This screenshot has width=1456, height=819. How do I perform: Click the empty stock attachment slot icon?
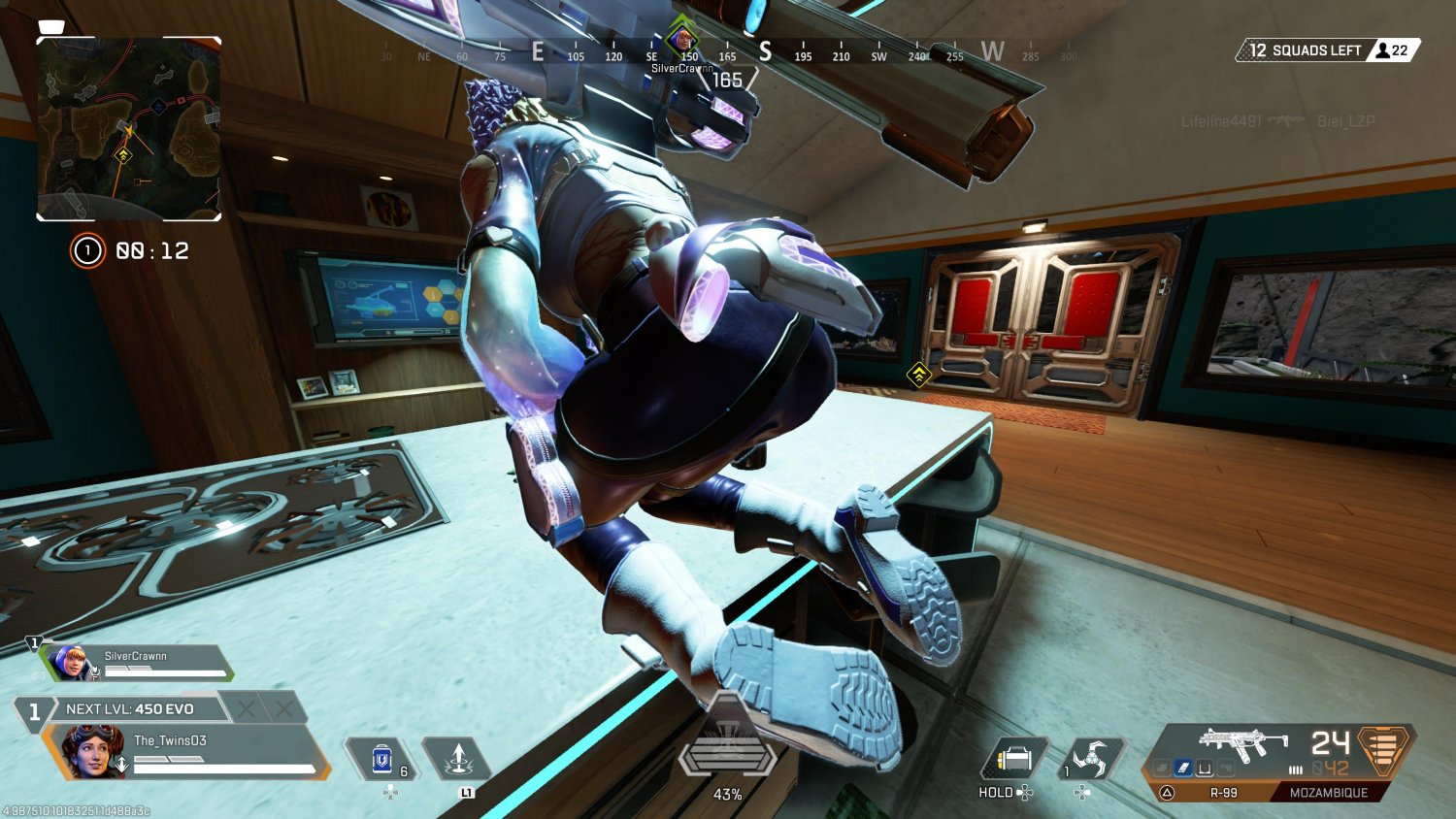(1206, 768)
